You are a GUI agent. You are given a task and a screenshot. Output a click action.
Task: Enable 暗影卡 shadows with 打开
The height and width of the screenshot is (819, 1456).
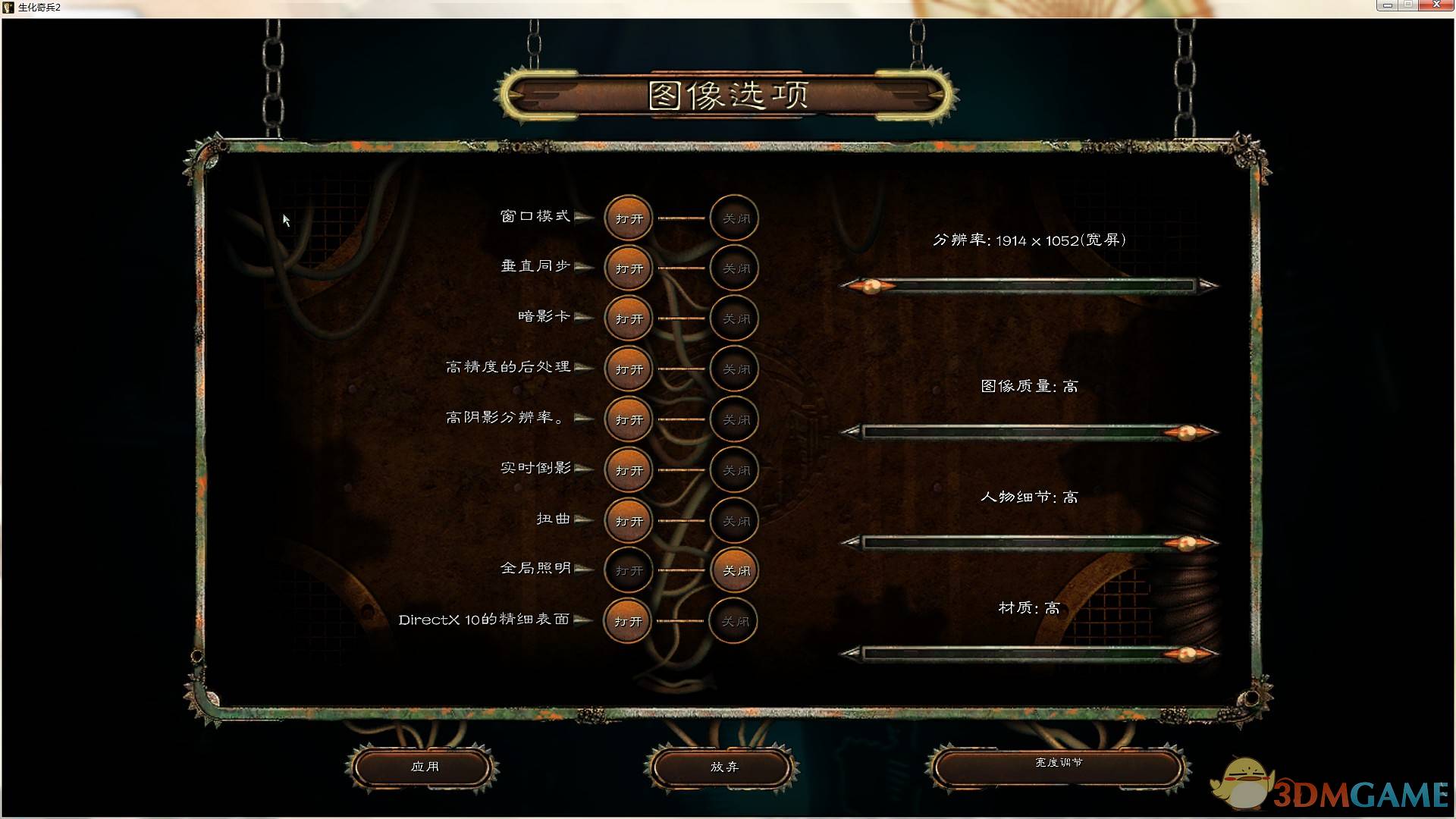click(x=627, y=318)
